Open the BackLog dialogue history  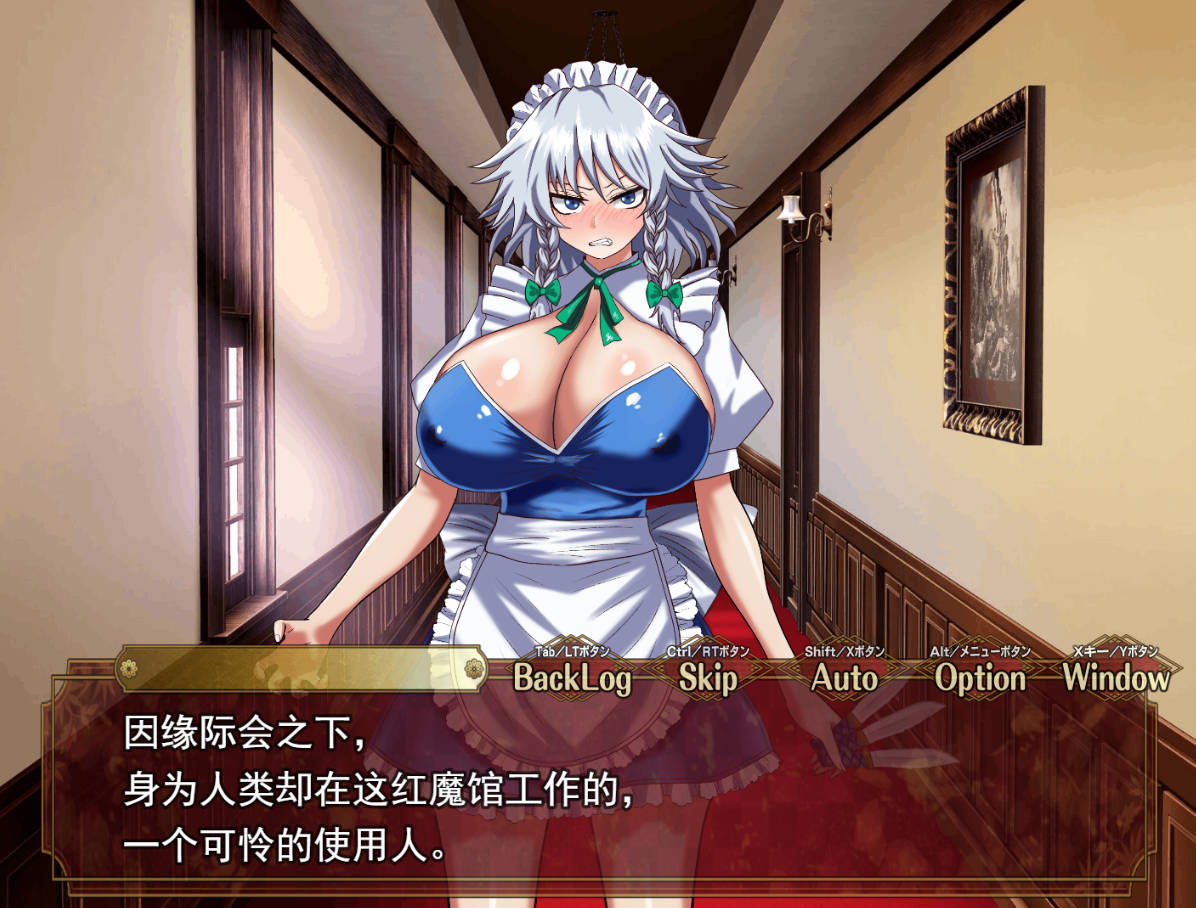[x=573, y=678]
